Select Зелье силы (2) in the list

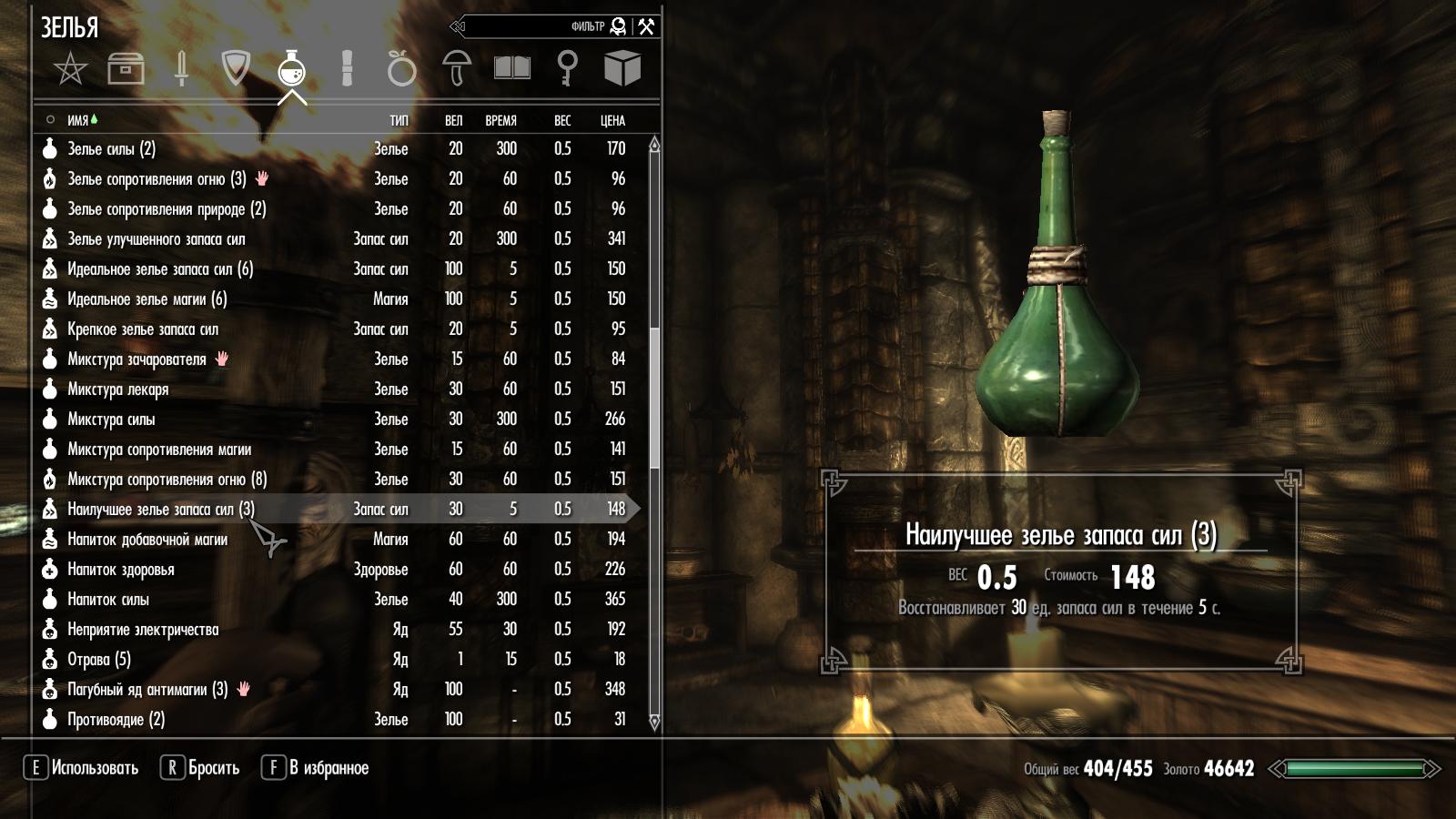tap(111, 149)
